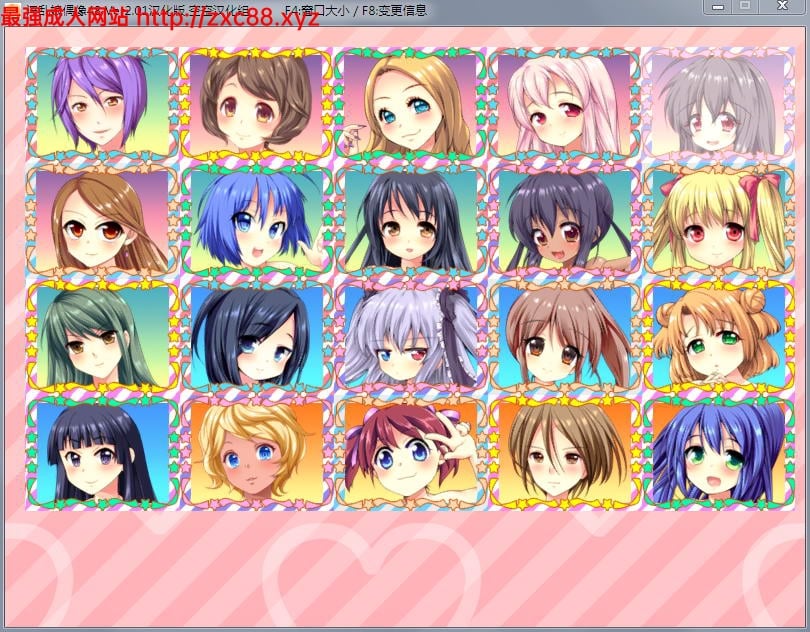
Task: Choose the long brown-haired girl with red eyes
Action: pos(101,220)
